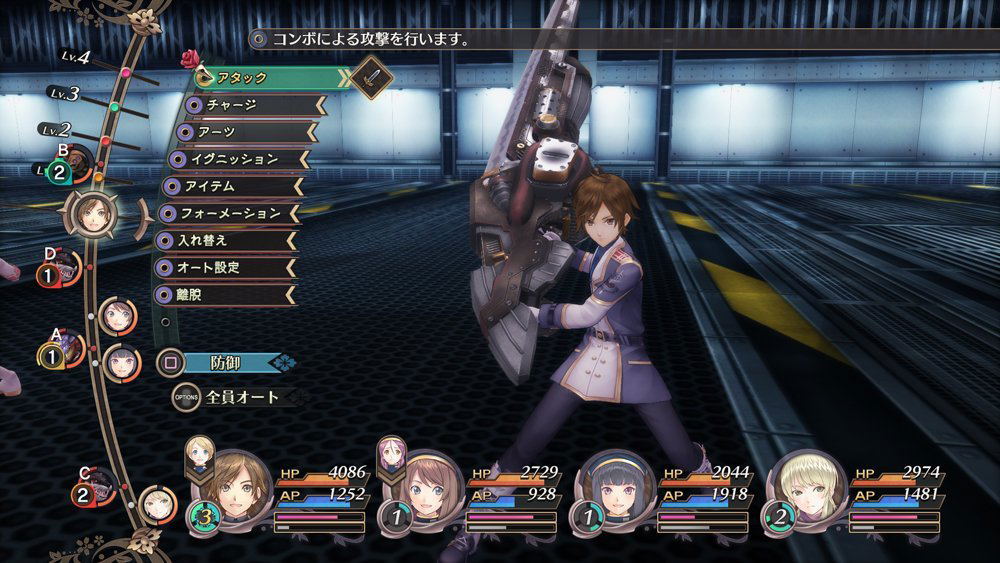The width and height of the screenshot is (1000, 563).
Task: Activate the イグニッション ignition command
Action: click(240, 158)
